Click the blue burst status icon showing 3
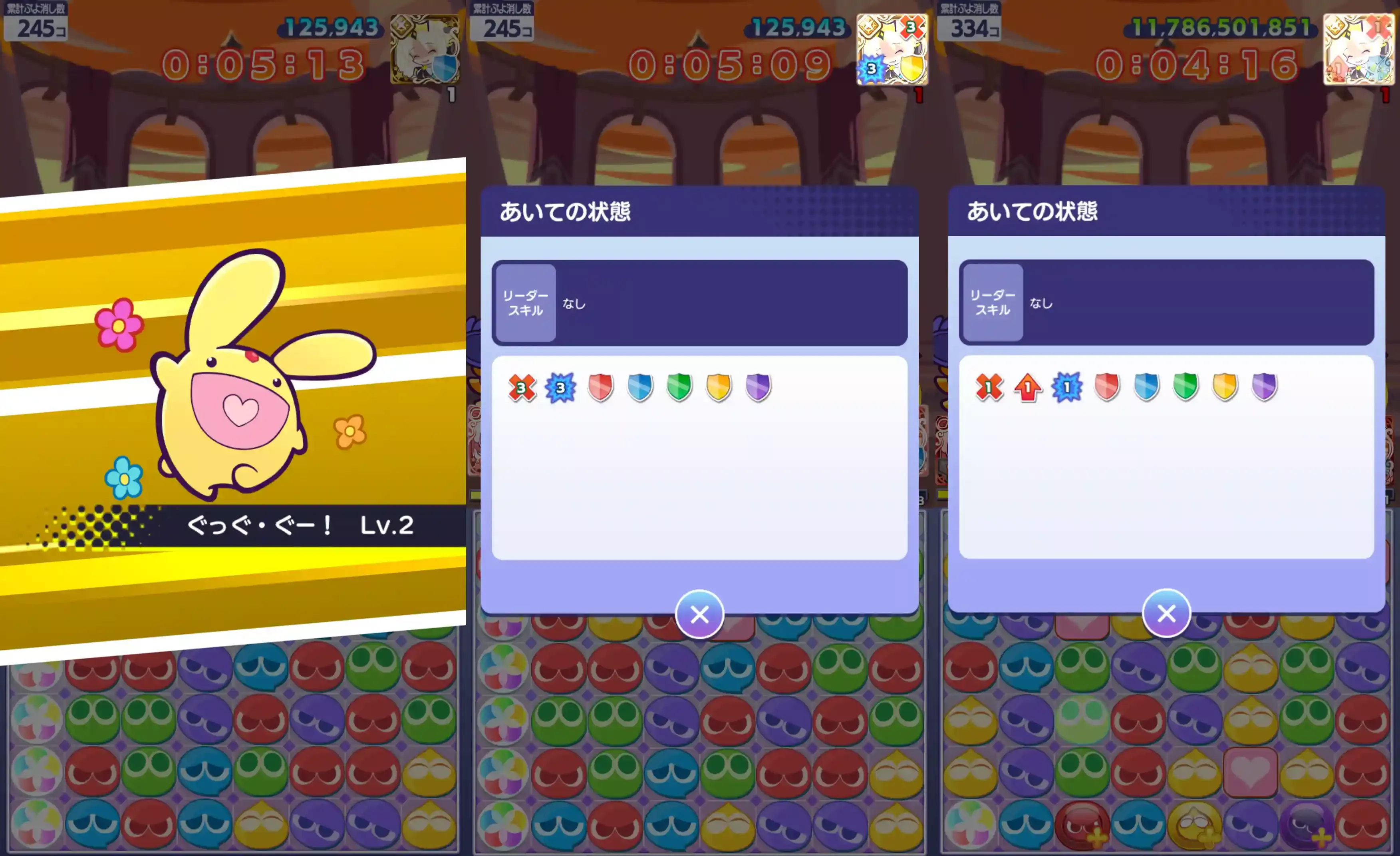 click(561, 387)
